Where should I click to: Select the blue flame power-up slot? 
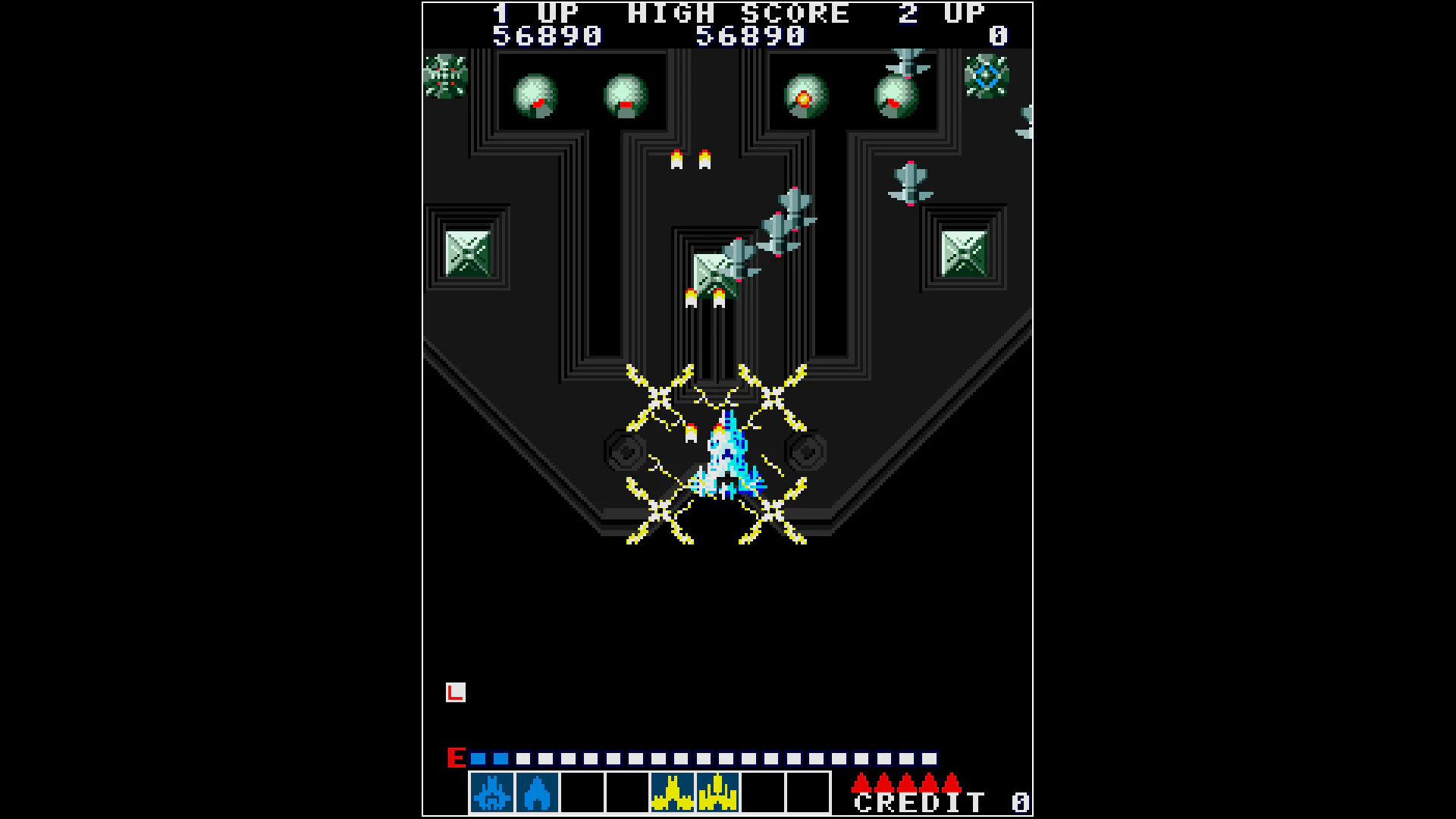tap(537, 794)
